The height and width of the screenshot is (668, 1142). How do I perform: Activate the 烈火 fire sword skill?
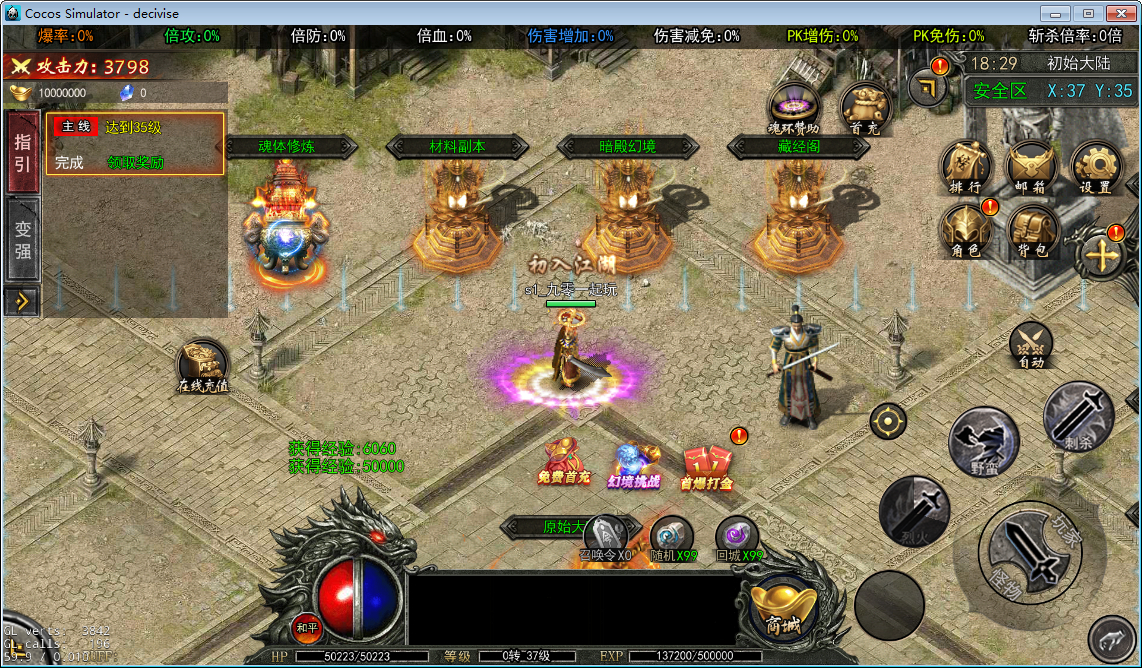(x=913, y=510)
